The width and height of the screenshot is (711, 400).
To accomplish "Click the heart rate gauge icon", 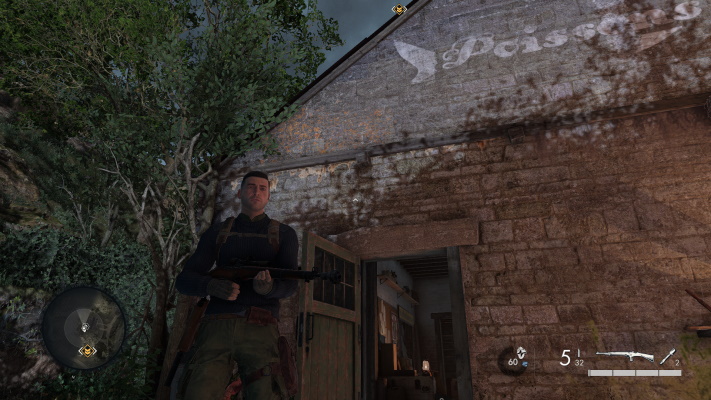I will (516, 359).
